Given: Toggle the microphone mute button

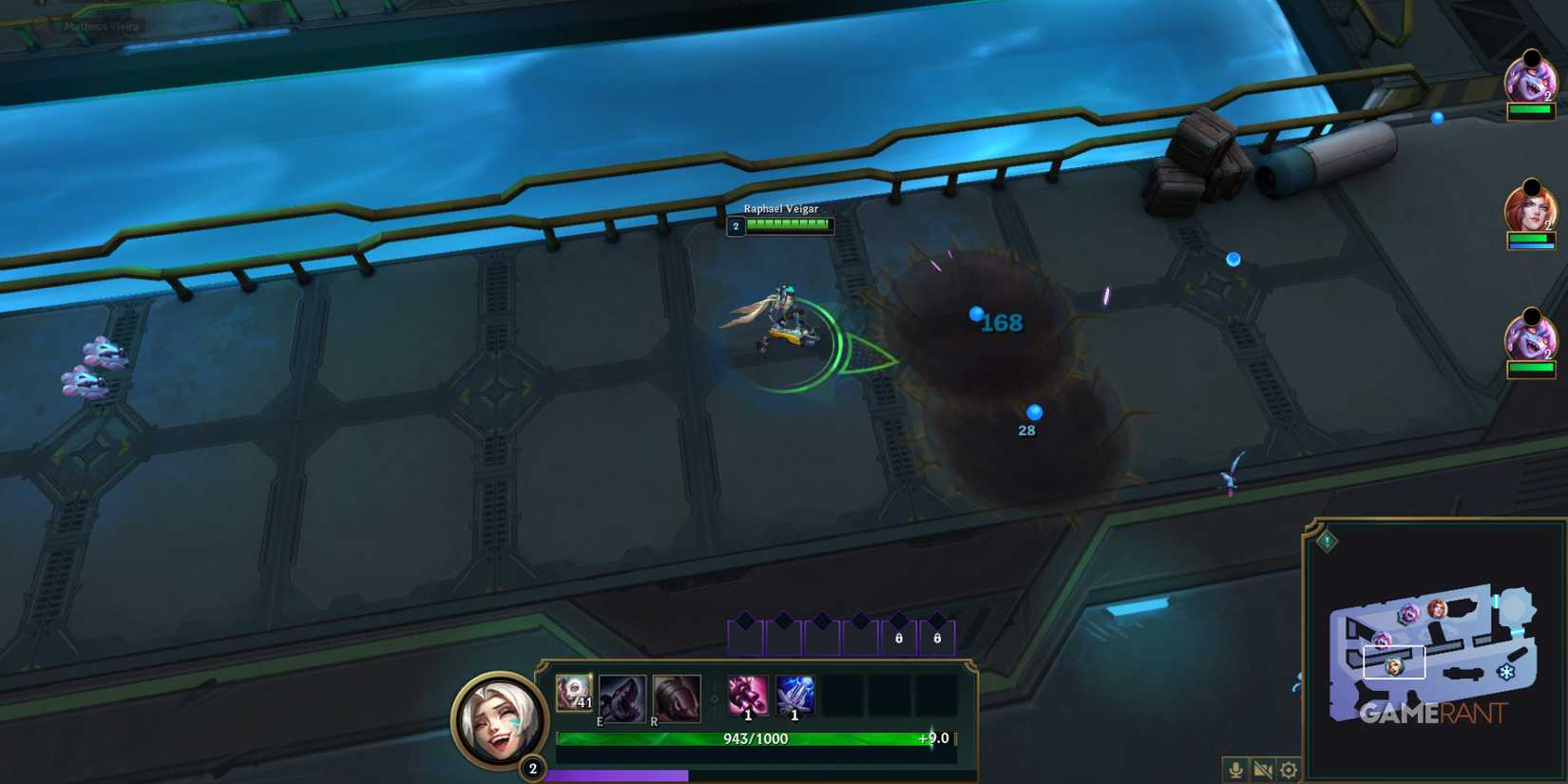Looking at the screenshot, I should (1236, 769).
